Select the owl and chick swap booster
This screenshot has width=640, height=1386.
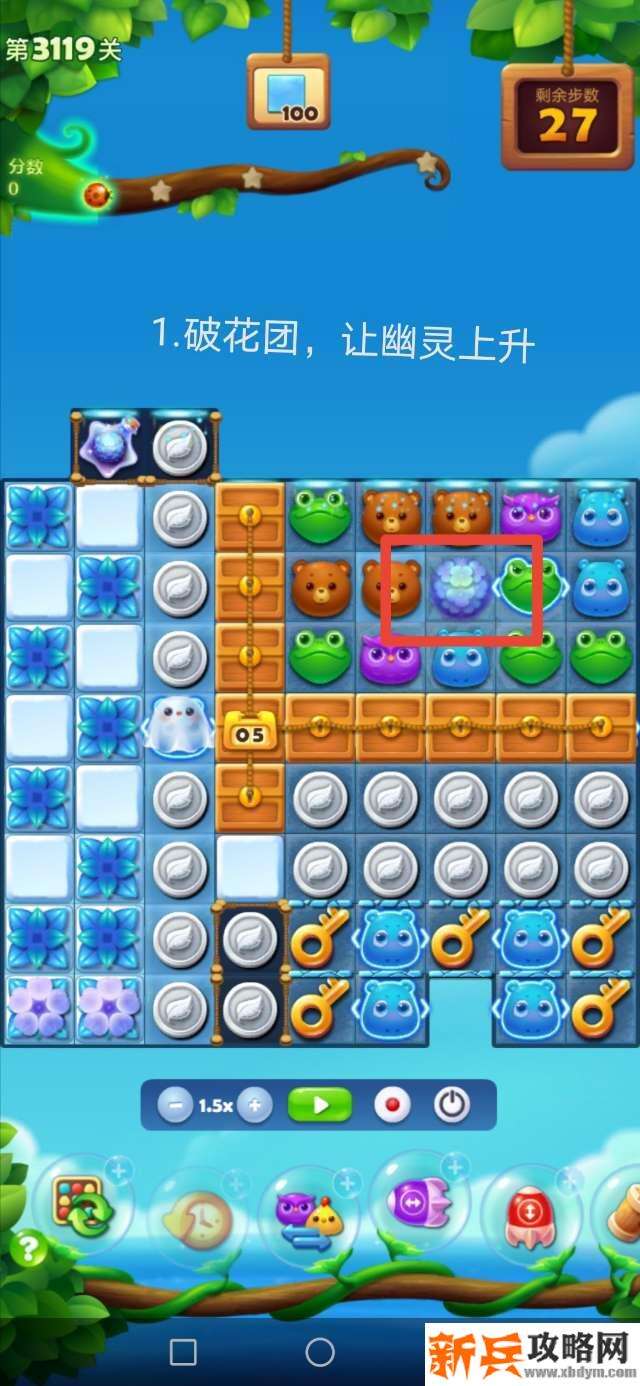(x=308, y=1218)
